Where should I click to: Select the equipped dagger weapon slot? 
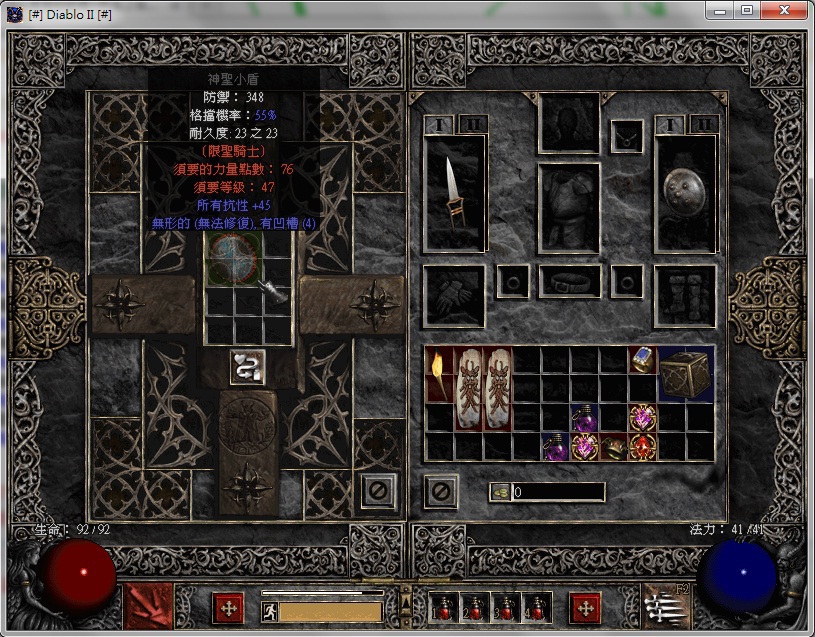(x=454, y=192)
